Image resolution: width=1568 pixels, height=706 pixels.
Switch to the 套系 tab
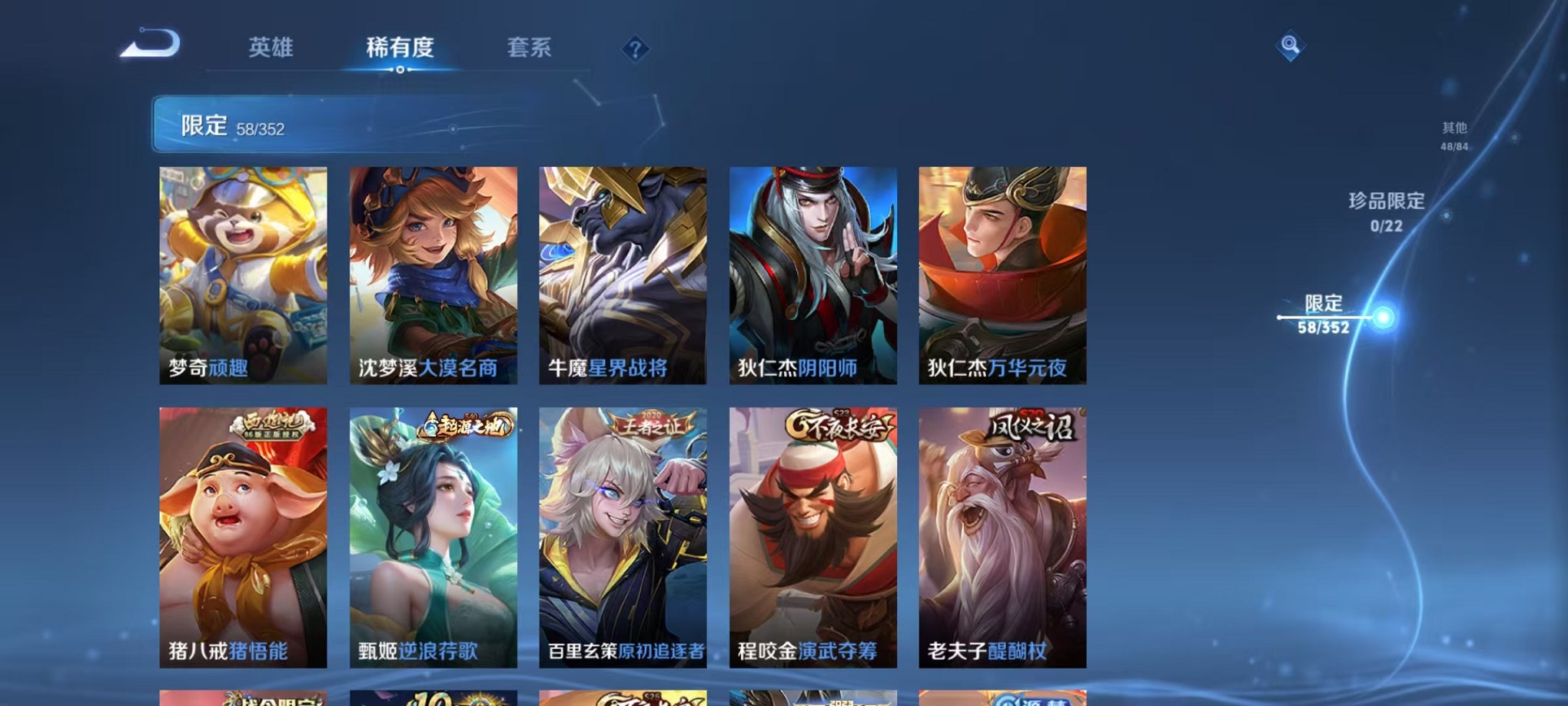530,48
